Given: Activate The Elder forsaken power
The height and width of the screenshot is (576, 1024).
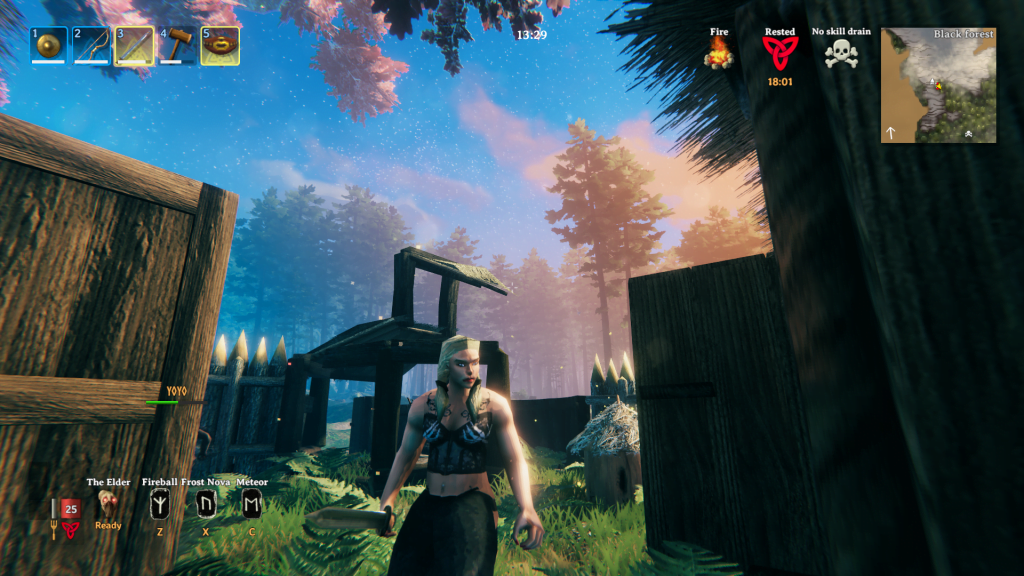Looking at the screenshot, I should [x=109, y=504].
